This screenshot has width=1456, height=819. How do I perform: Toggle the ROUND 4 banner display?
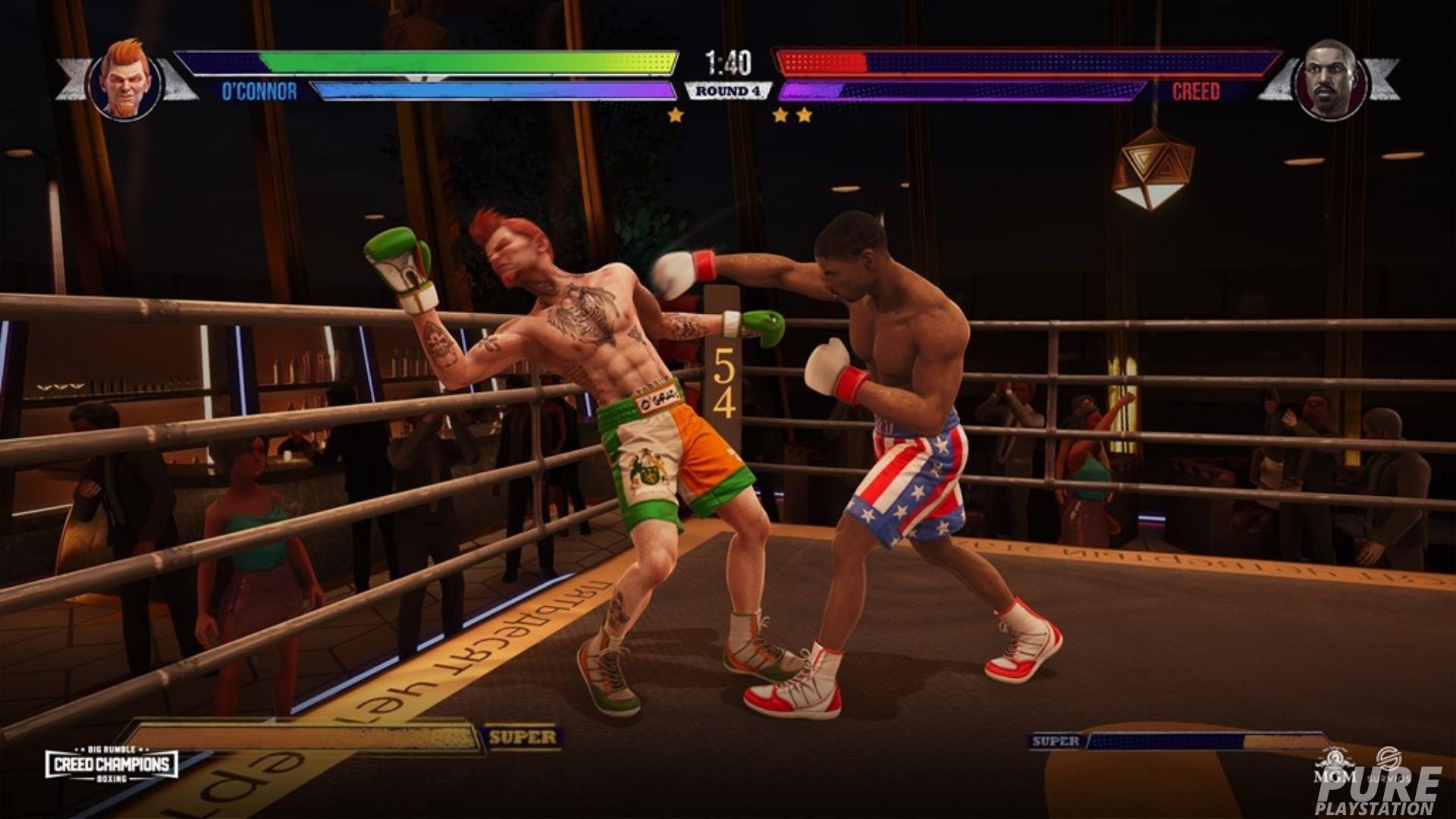coord(728,89)
